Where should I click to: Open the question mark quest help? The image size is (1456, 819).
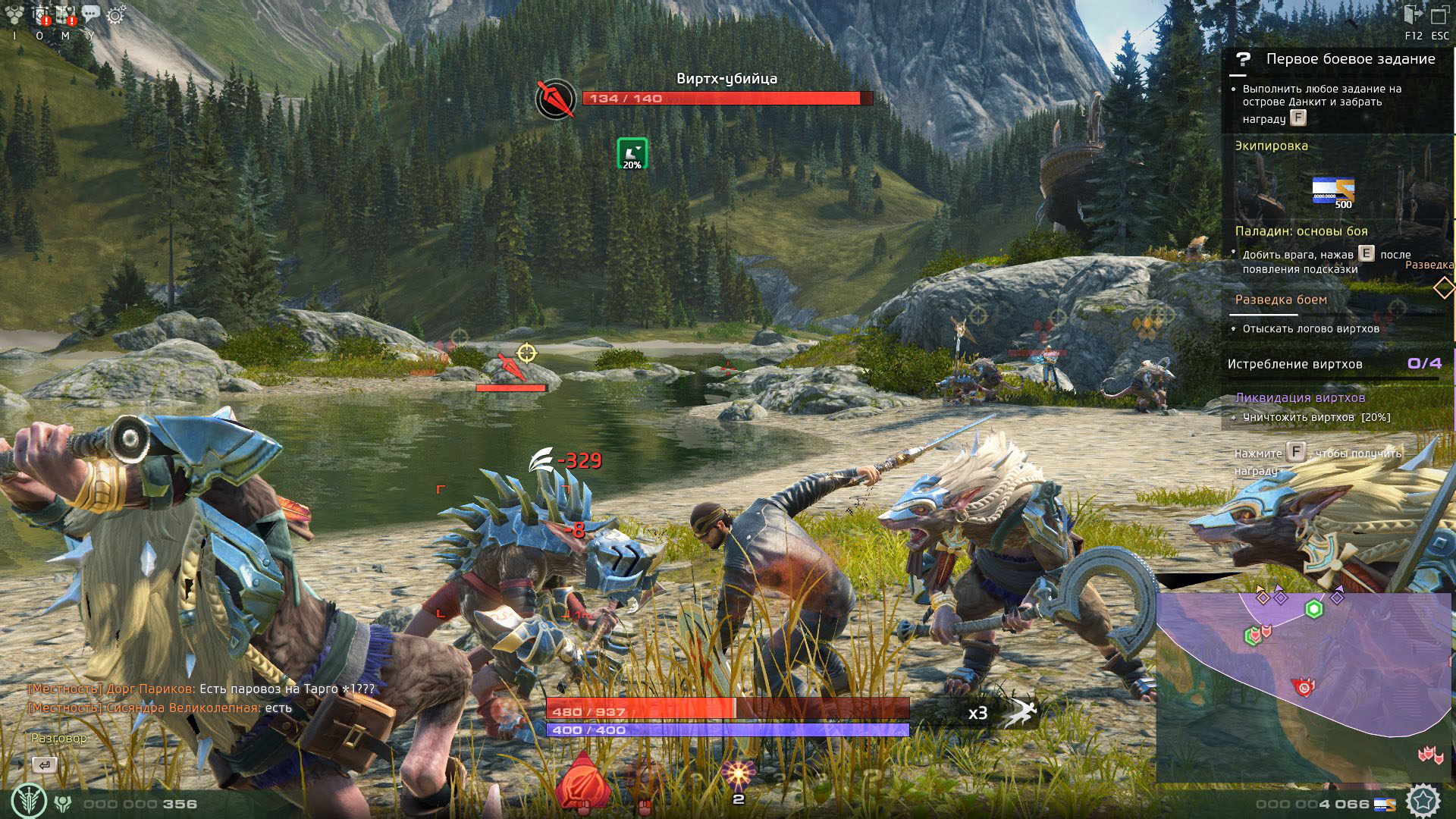click(x=1243, y=59)
